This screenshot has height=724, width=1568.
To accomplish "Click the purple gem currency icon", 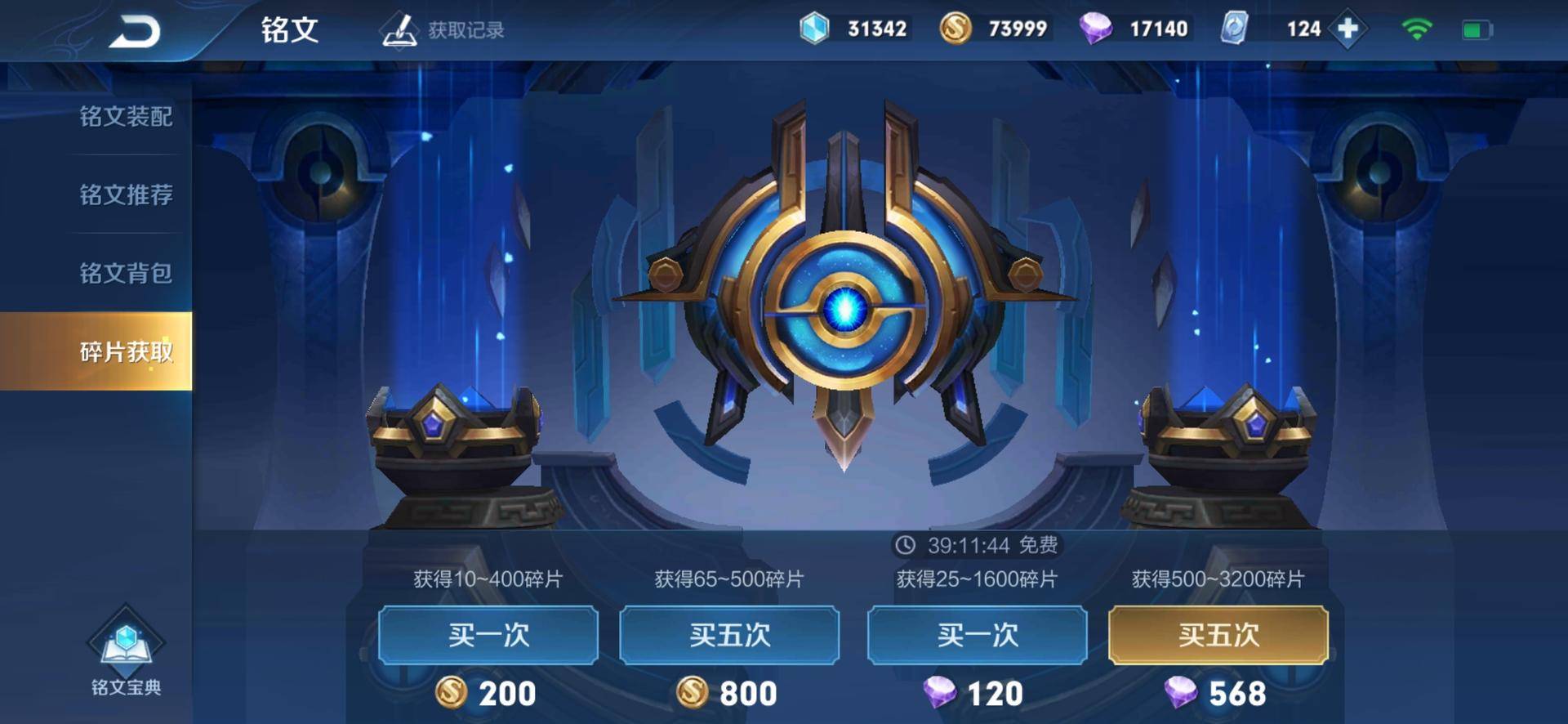I will tap(1098, 28).
